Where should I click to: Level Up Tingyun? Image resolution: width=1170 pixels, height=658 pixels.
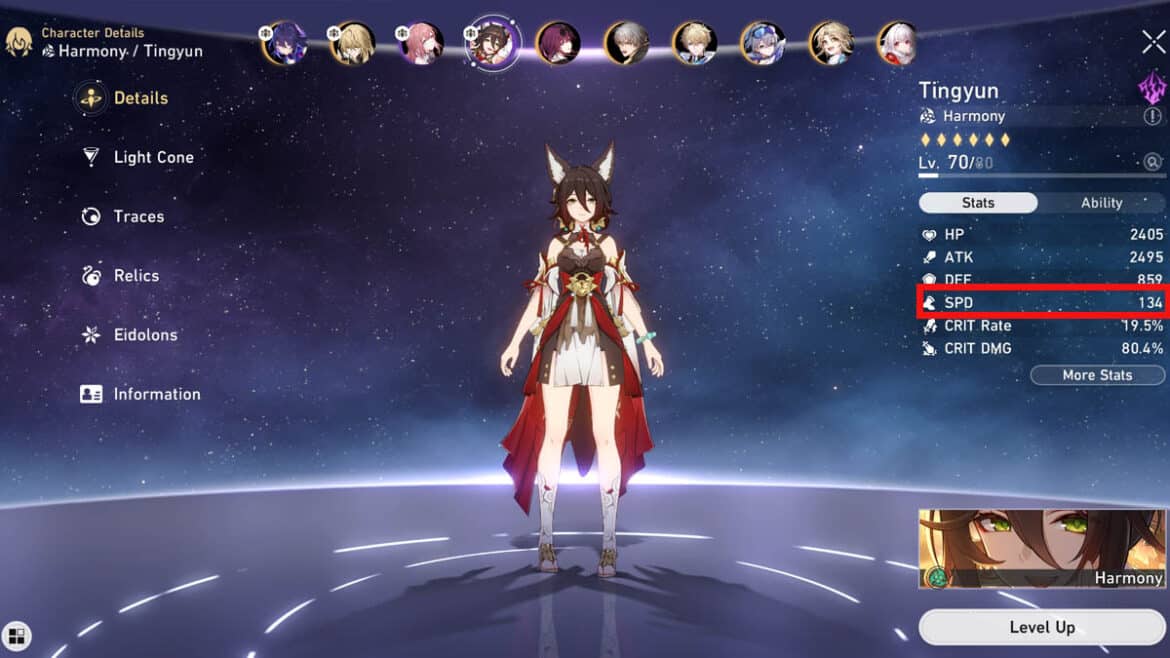tap(1042, 627)
